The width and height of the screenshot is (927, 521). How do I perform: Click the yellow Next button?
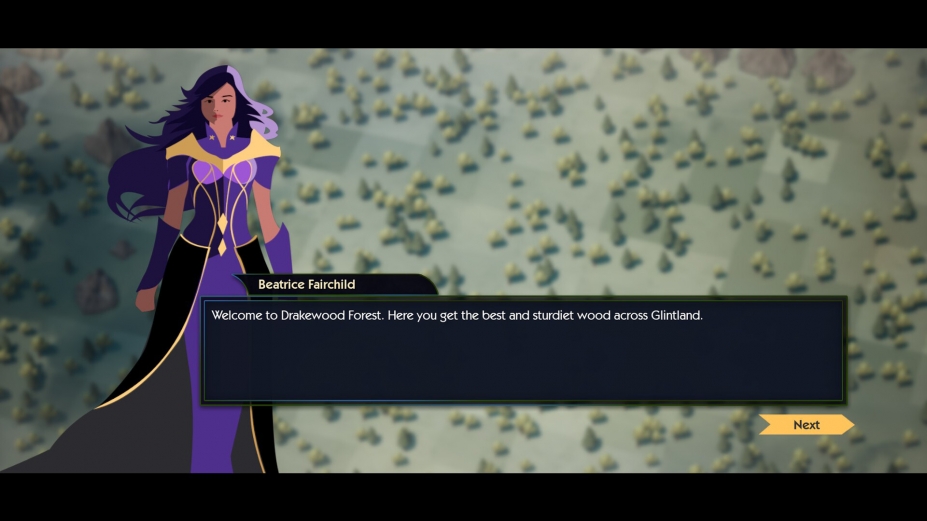806,425
